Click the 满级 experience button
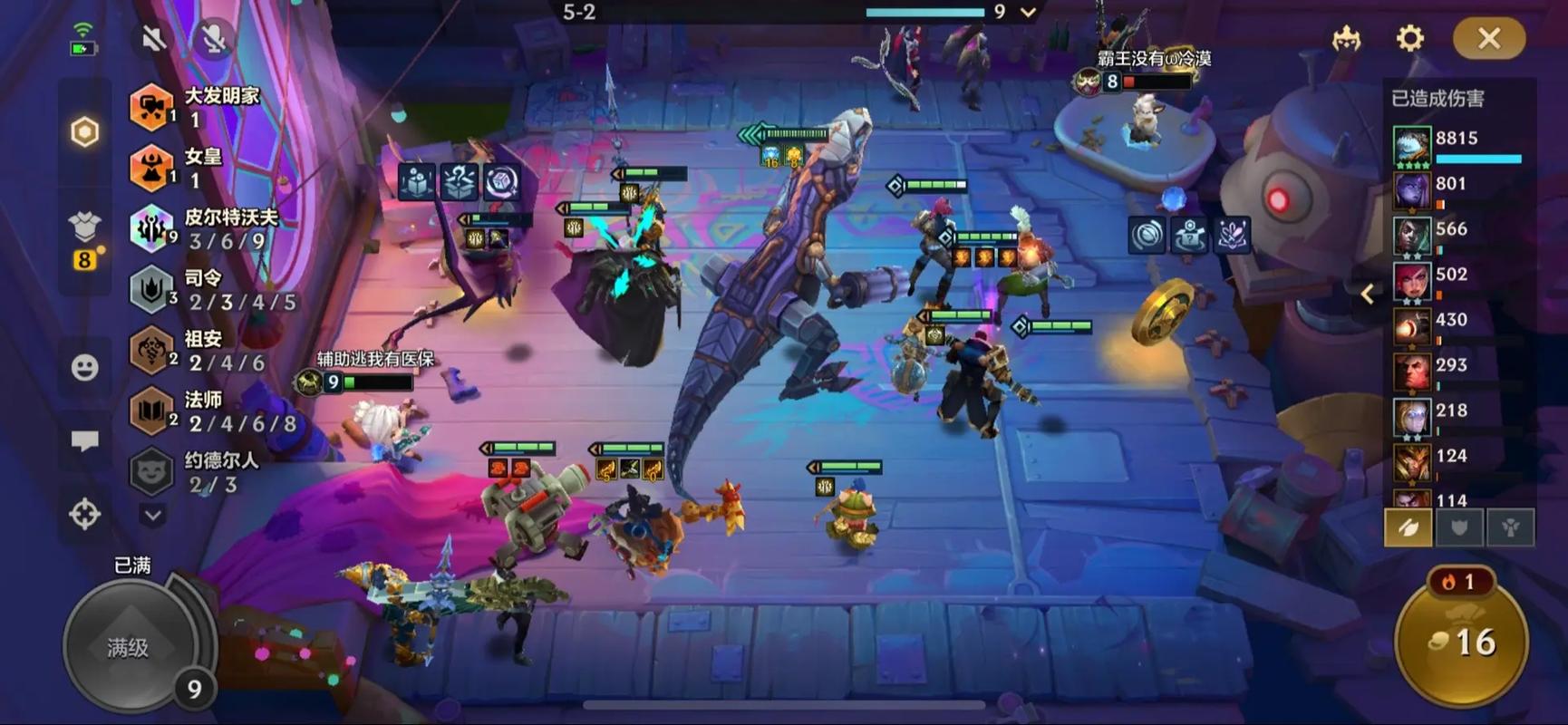 [129, 647]
